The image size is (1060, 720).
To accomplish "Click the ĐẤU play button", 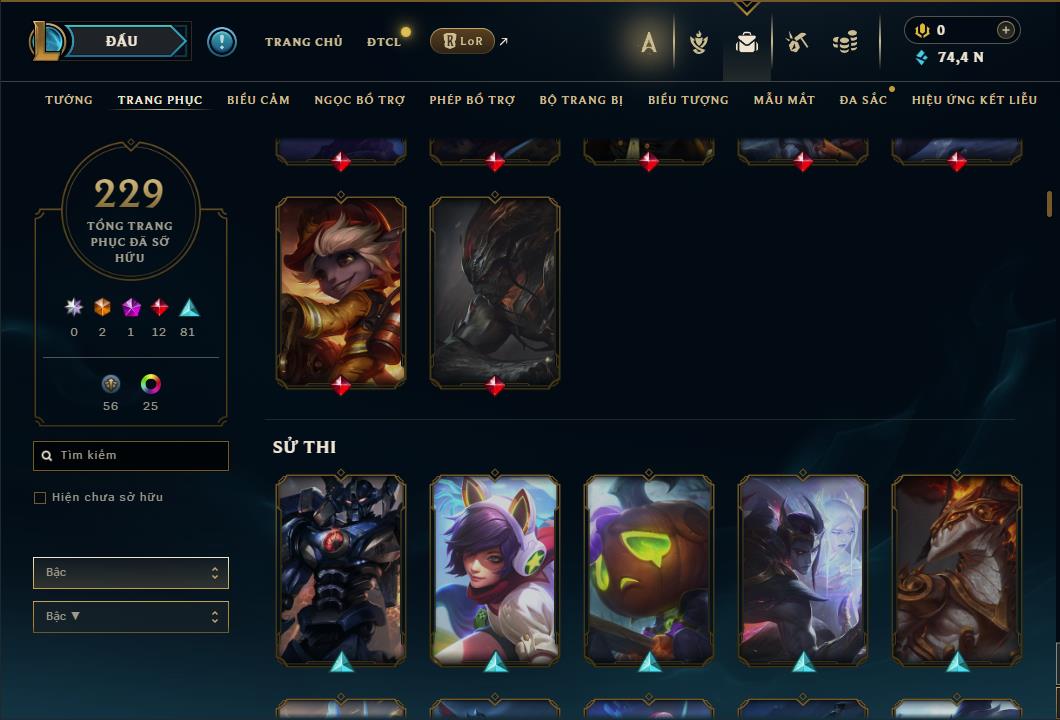I will (x=121, y=41).
